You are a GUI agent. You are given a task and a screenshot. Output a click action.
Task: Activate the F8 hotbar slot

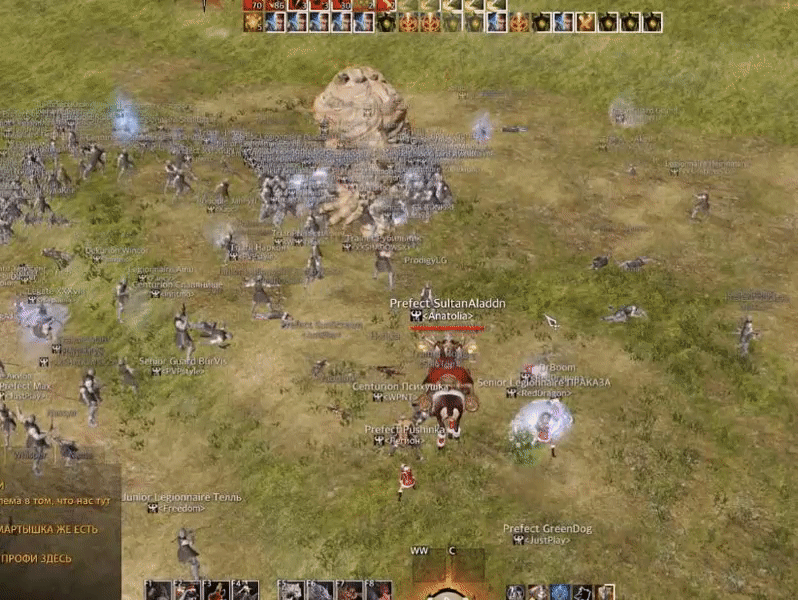[x=378, y=591]
